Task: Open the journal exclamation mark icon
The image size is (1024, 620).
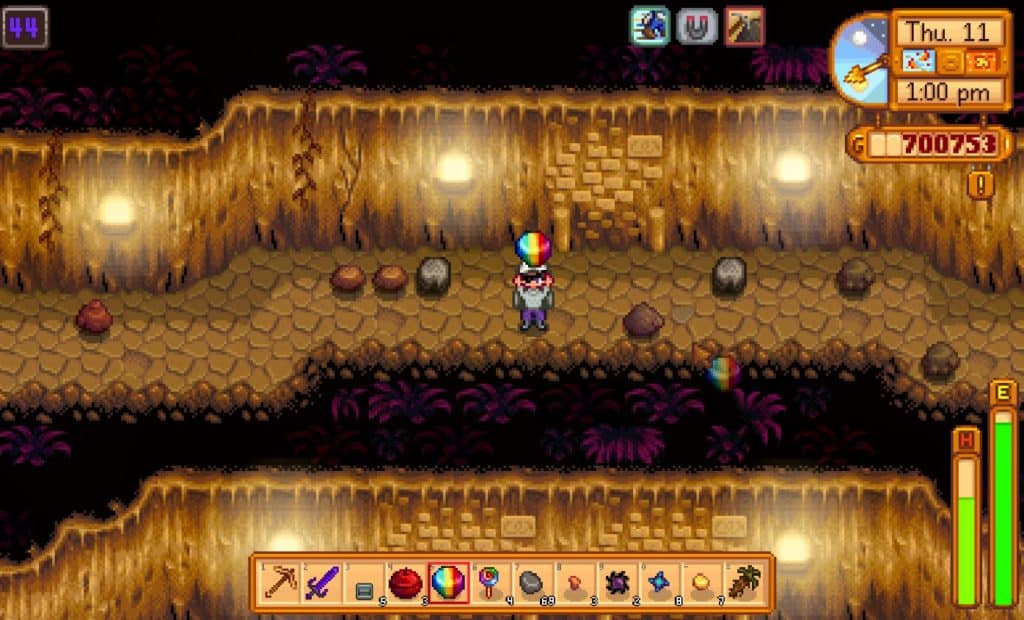Action: (980, 183)
